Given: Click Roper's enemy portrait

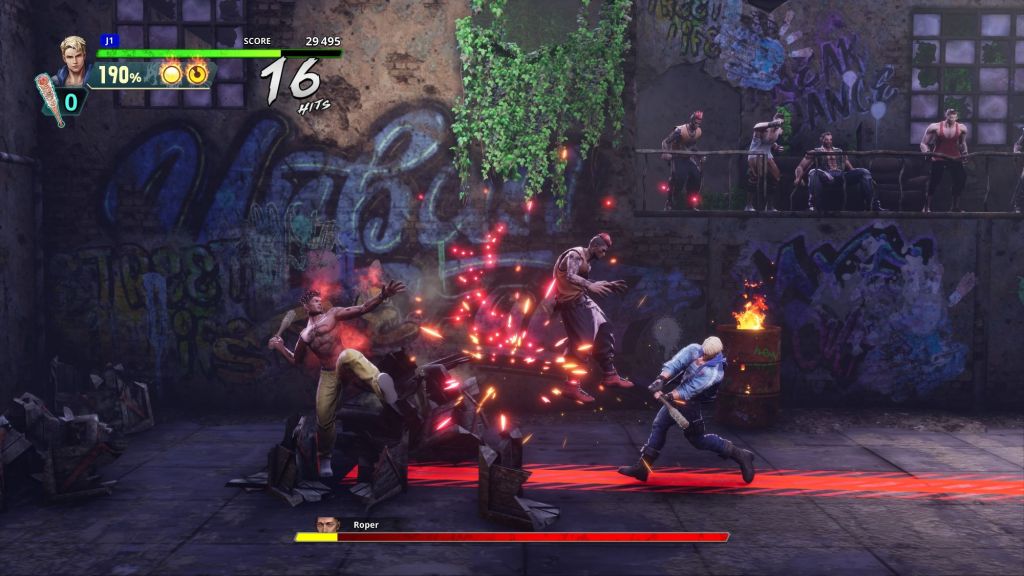Looking at the screenshot, I should coord(325,523).
